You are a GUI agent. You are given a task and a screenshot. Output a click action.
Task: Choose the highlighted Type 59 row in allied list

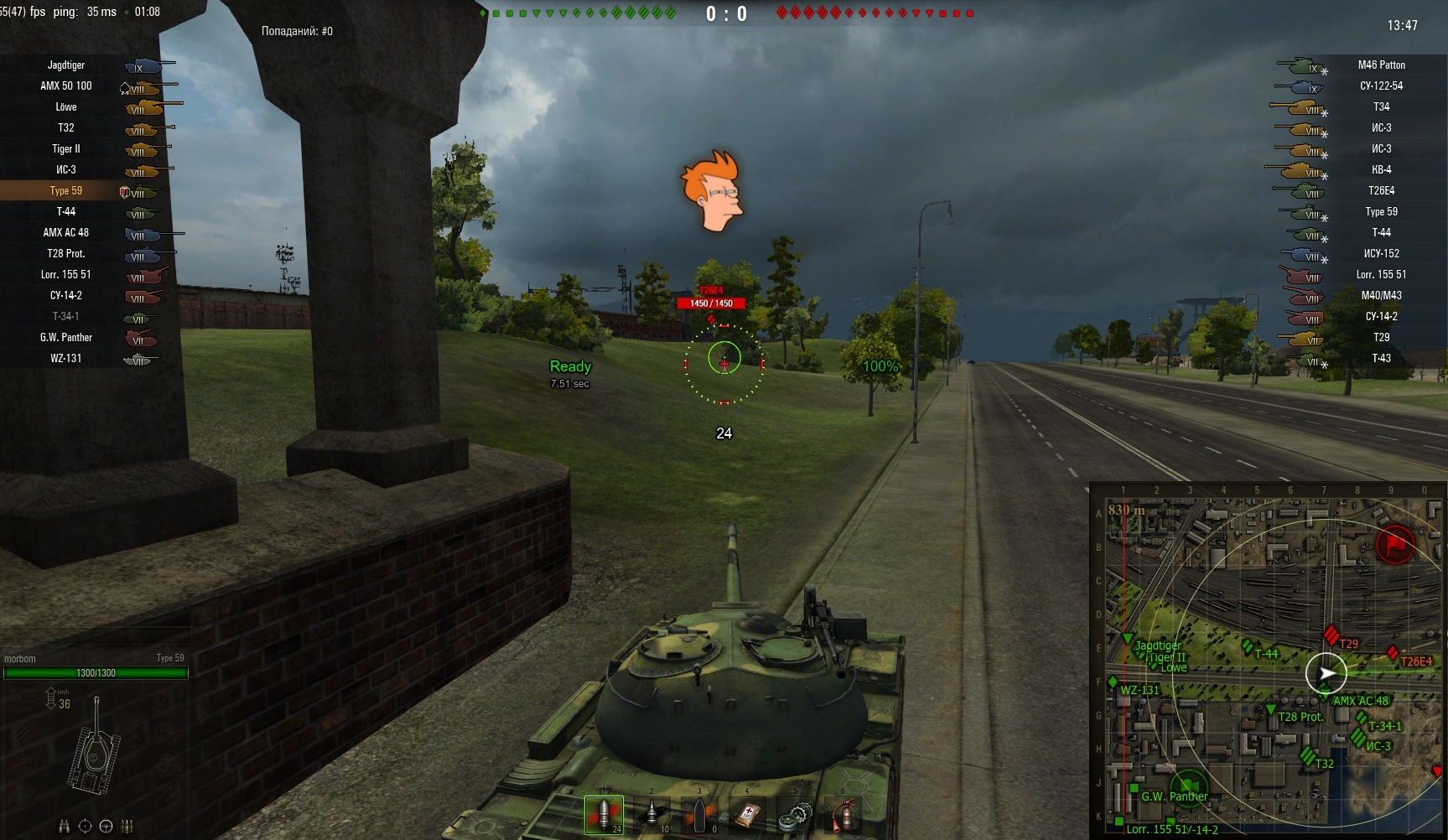(66, 191)
